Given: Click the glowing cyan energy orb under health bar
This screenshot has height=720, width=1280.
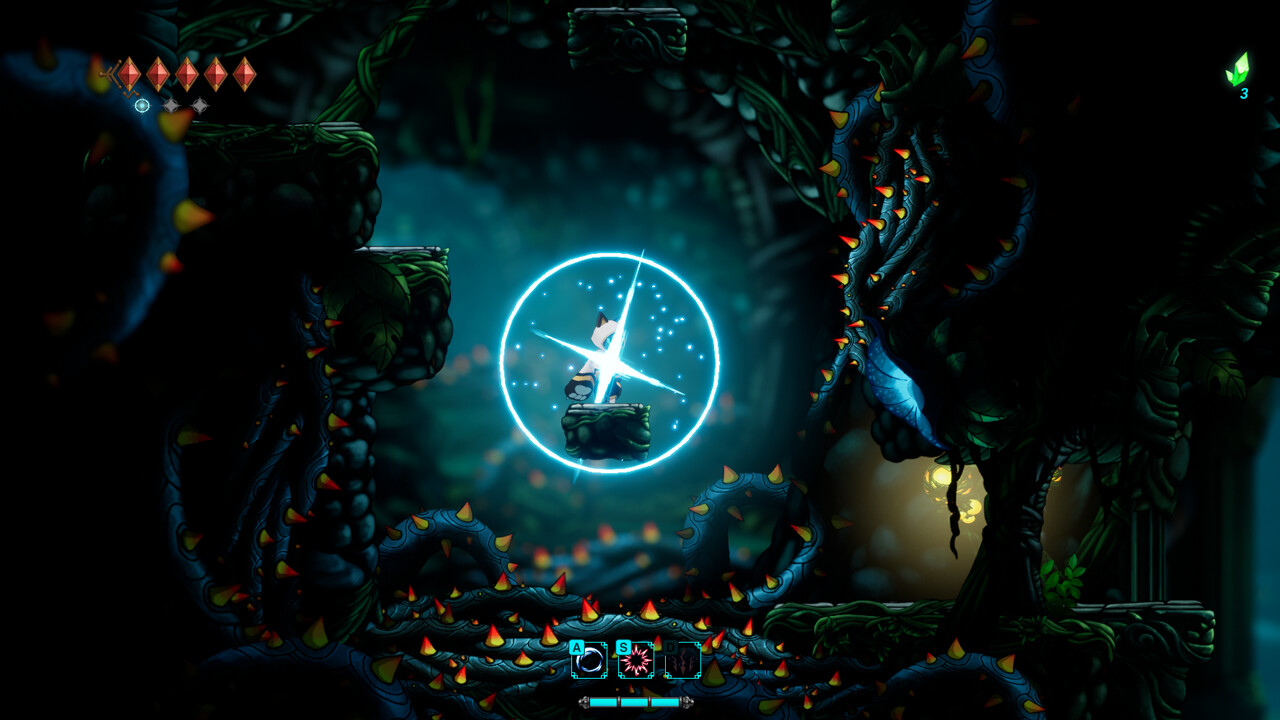Looking at the screenshot, I should pos(142,105).
